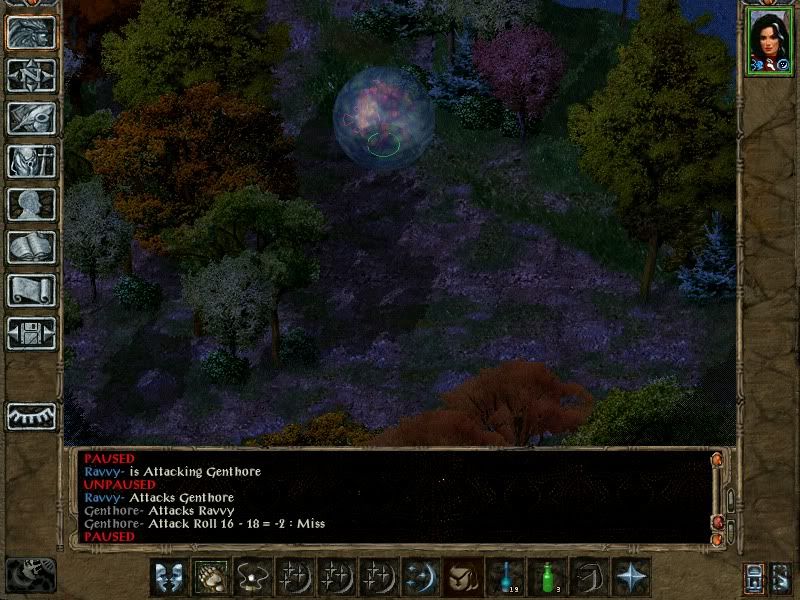Image resolution: width=800 pixels, height=600 pixels.
Task: Open the journal quill button
Action: coord(31,118)
